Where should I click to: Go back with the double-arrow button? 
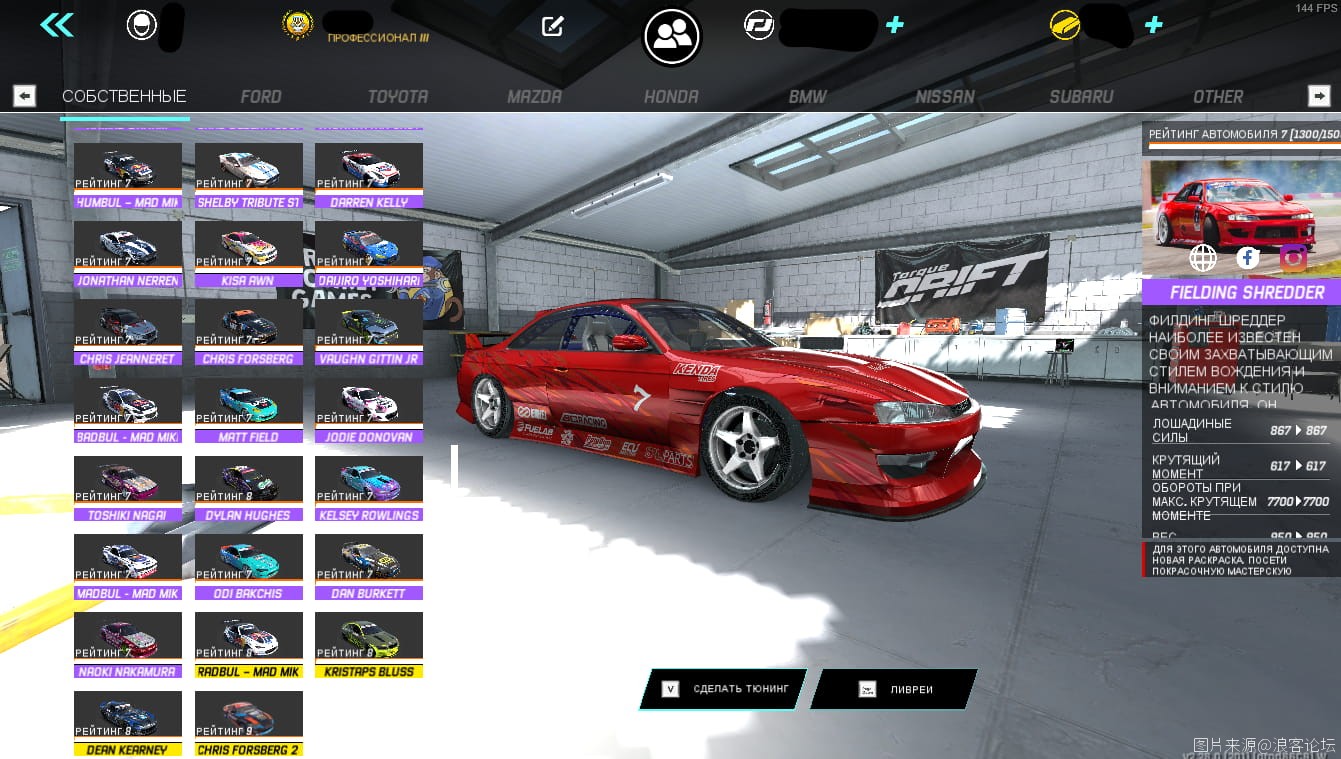[x=57, y=25]
